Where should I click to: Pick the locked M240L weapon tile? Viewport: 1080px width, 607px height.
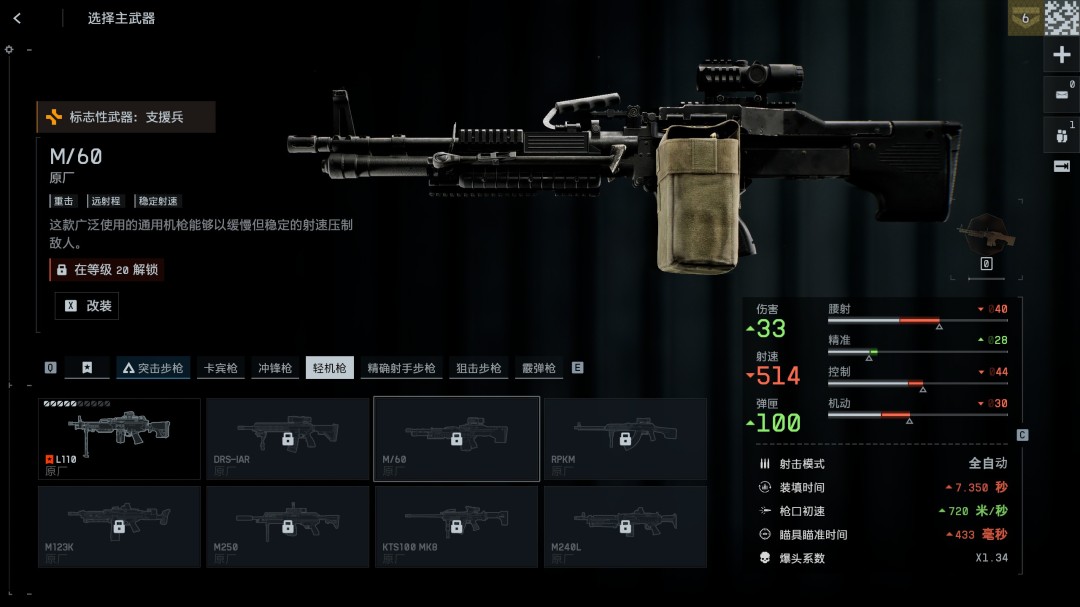coord(625,526)
